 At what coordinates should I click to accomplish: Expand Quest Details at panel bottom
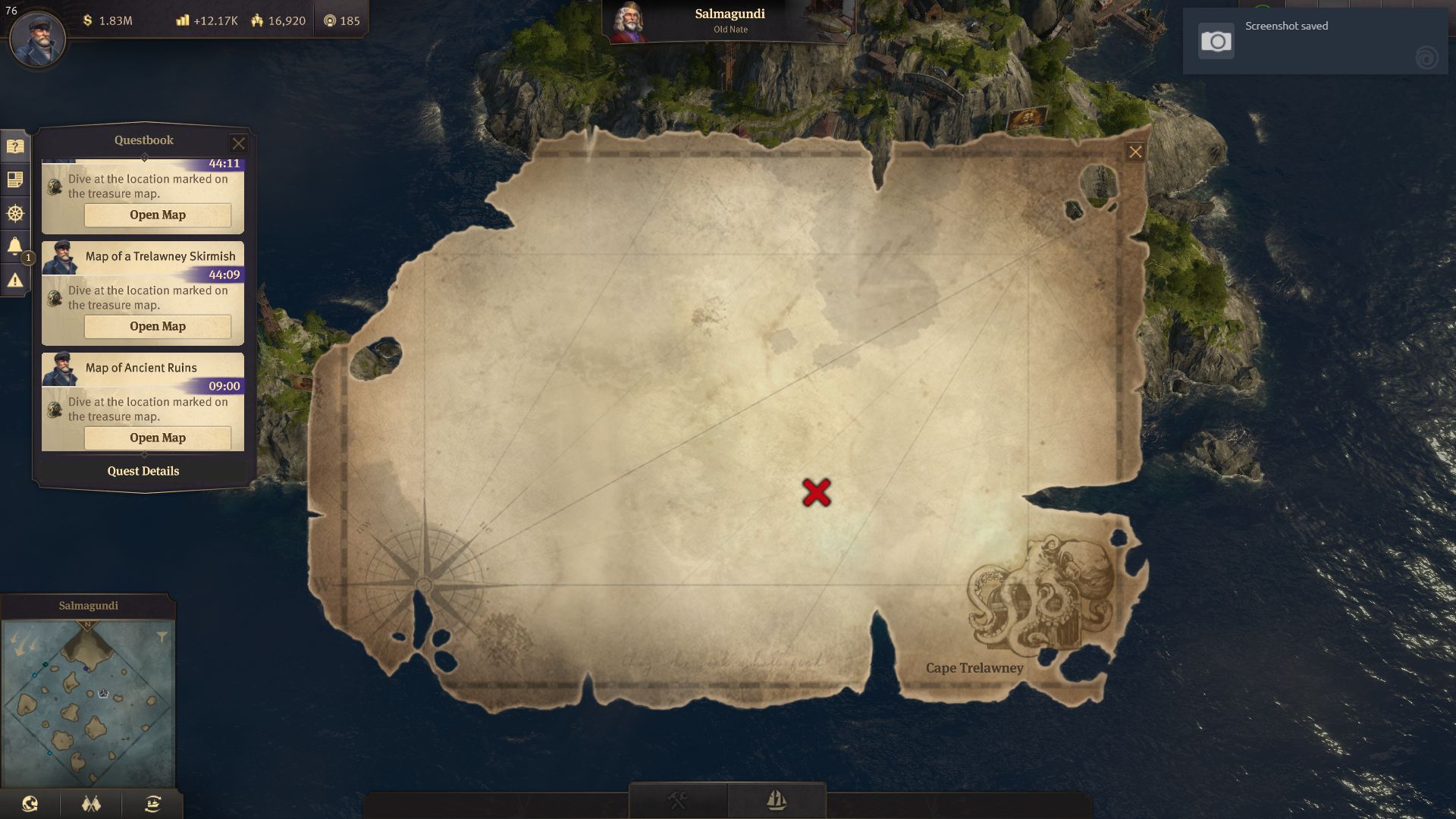click(143, 471)
